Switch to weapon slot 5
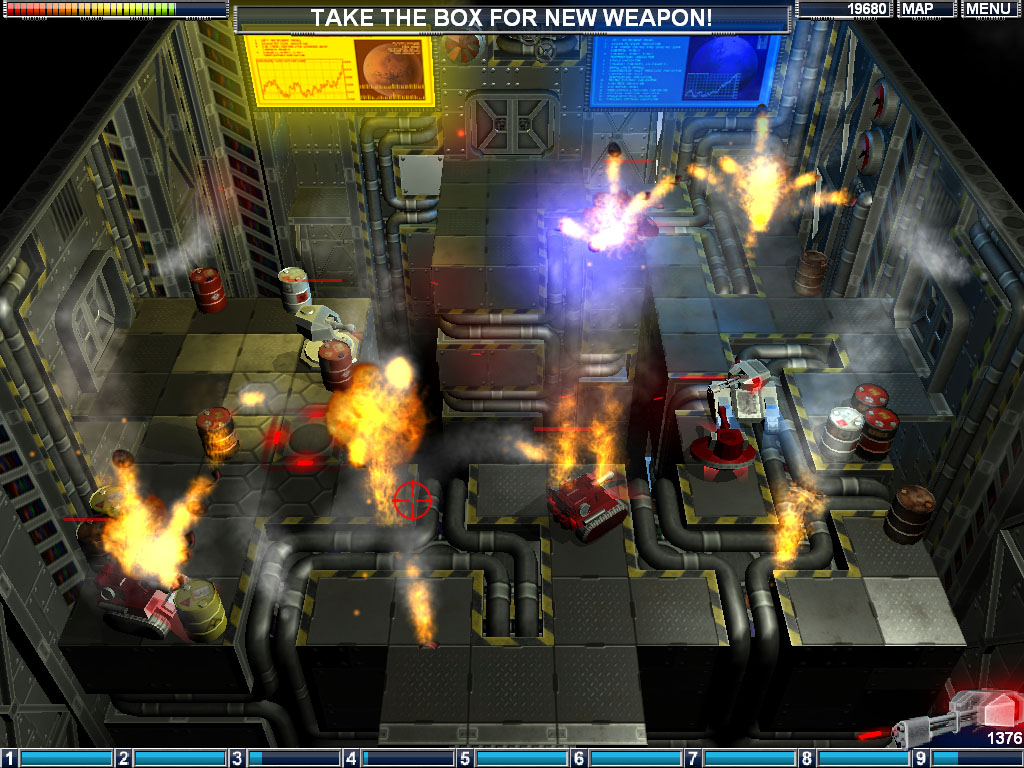 tap(513, 758)
